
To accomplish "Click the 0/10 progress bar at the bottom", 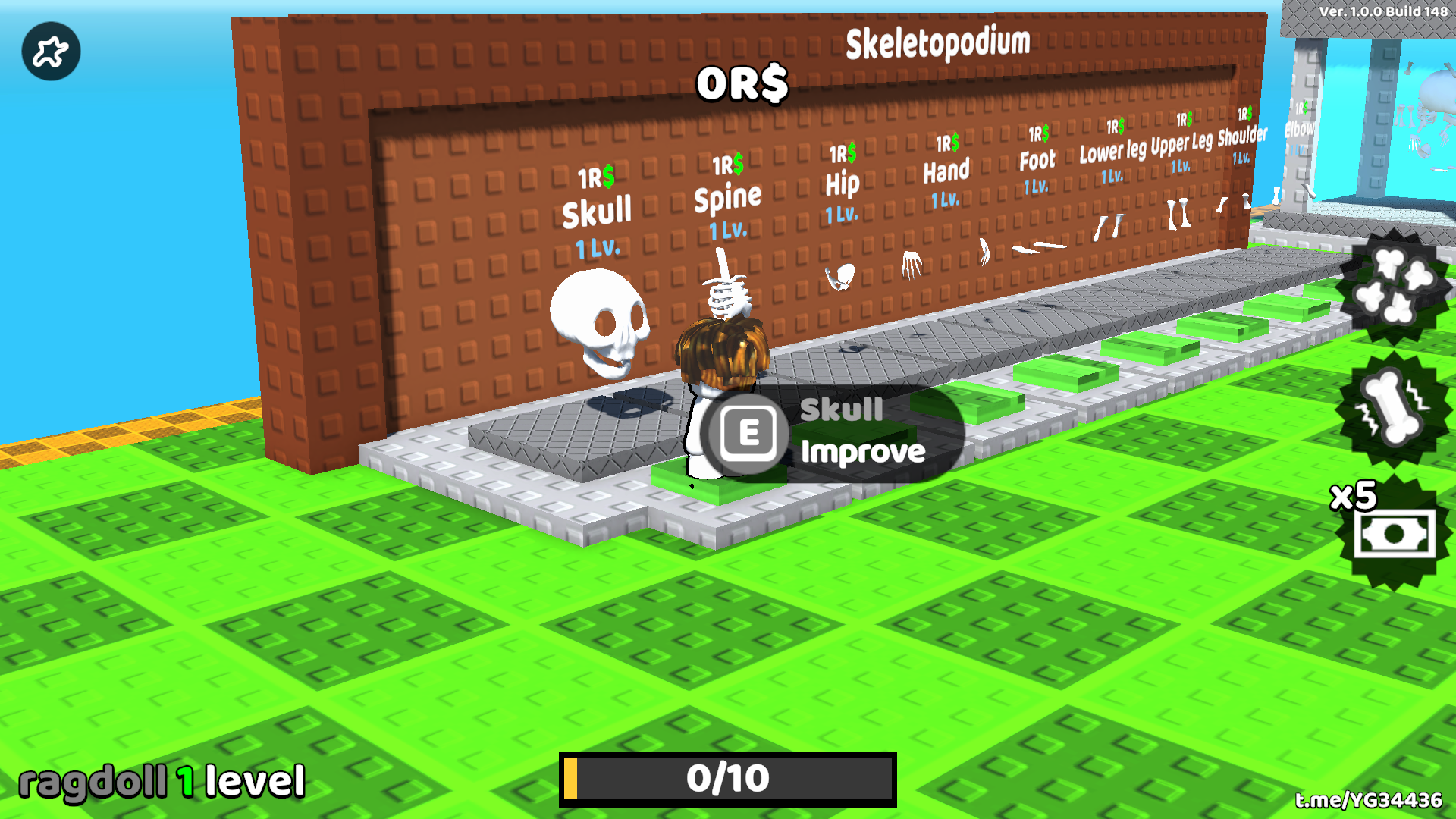I will pos(726,777).
